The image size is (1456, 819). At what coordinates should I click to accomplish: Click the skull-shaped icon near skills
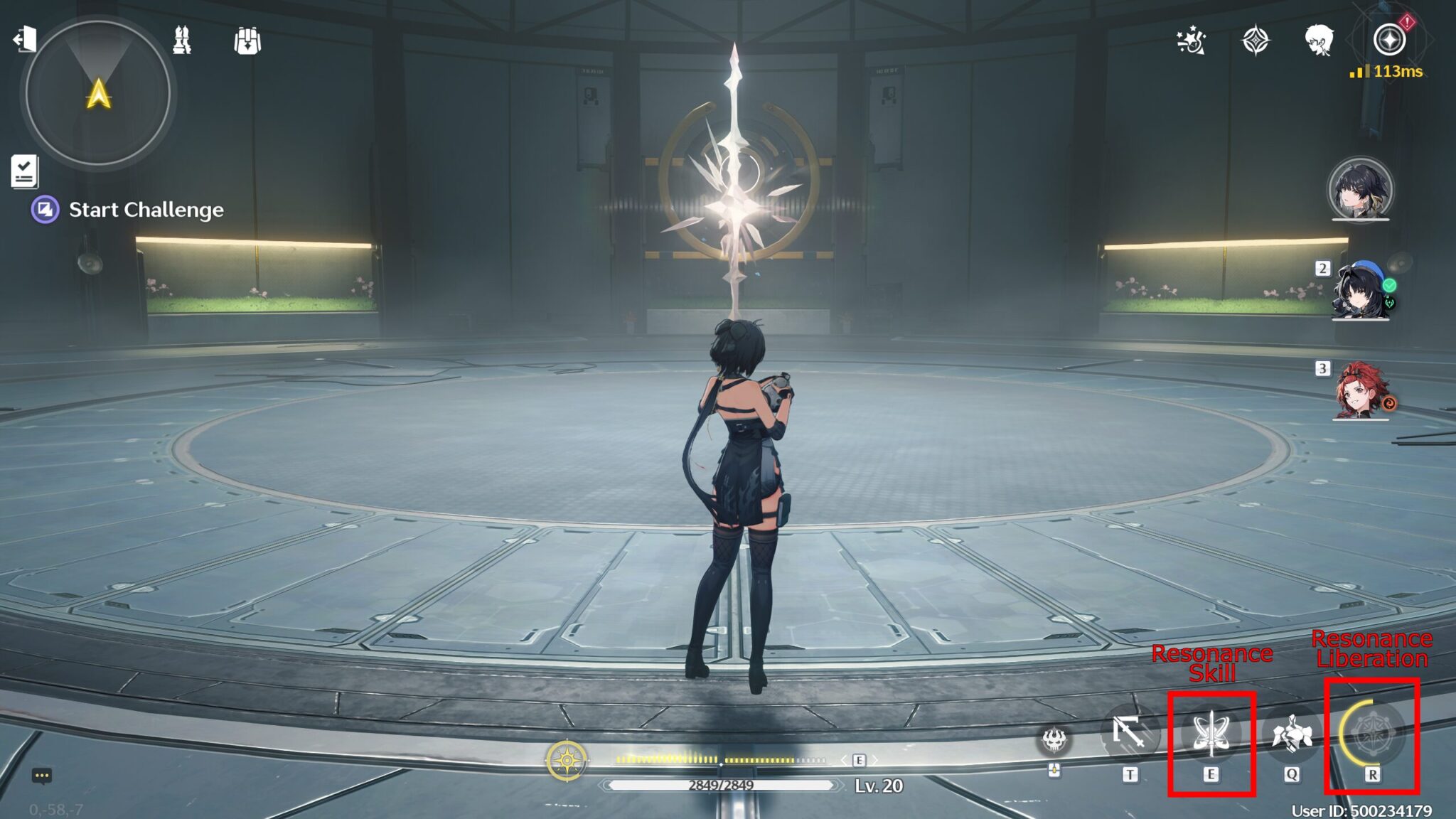1054,740
